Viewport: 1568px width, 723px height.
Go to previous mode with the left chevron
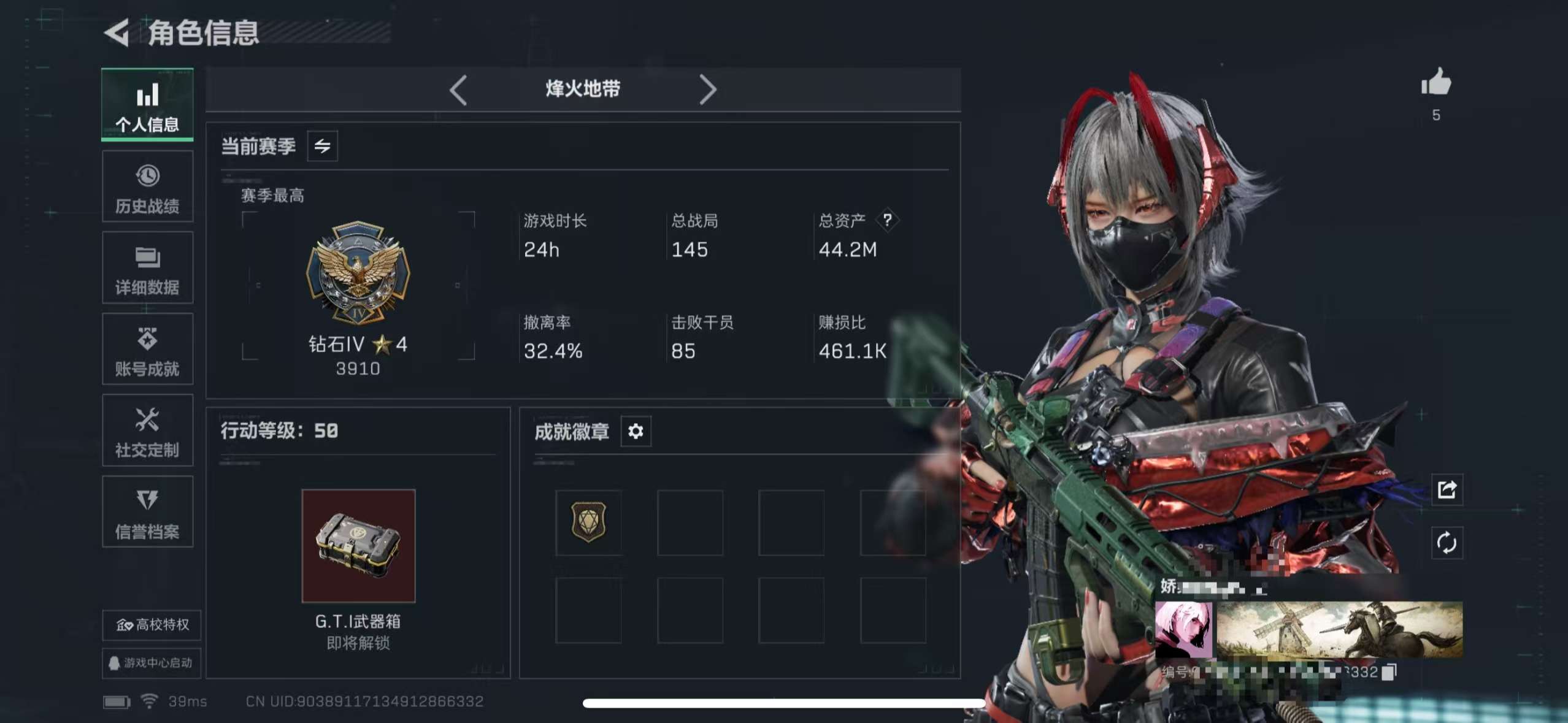458,90
